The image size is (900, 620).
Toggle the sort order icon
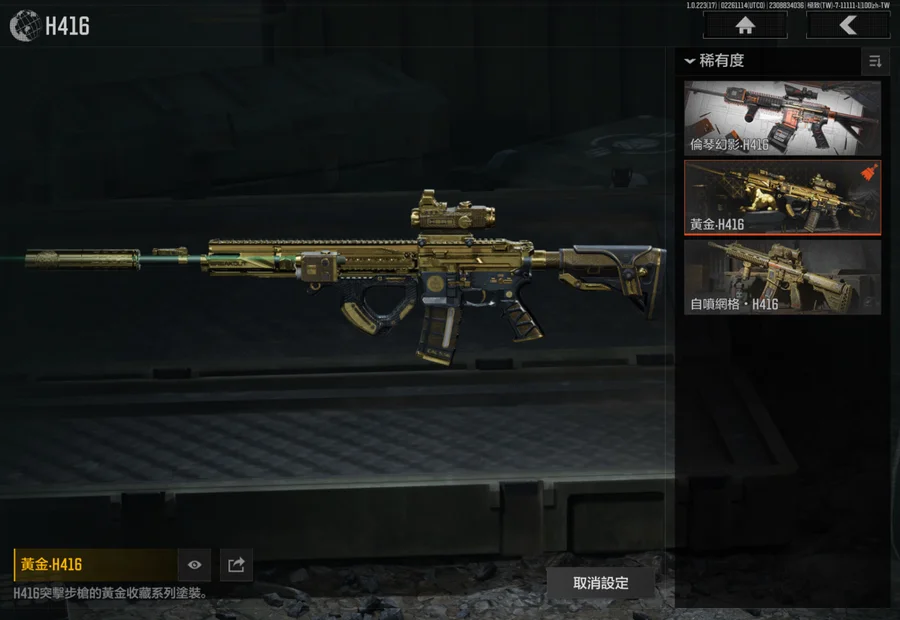pos(875,62)
